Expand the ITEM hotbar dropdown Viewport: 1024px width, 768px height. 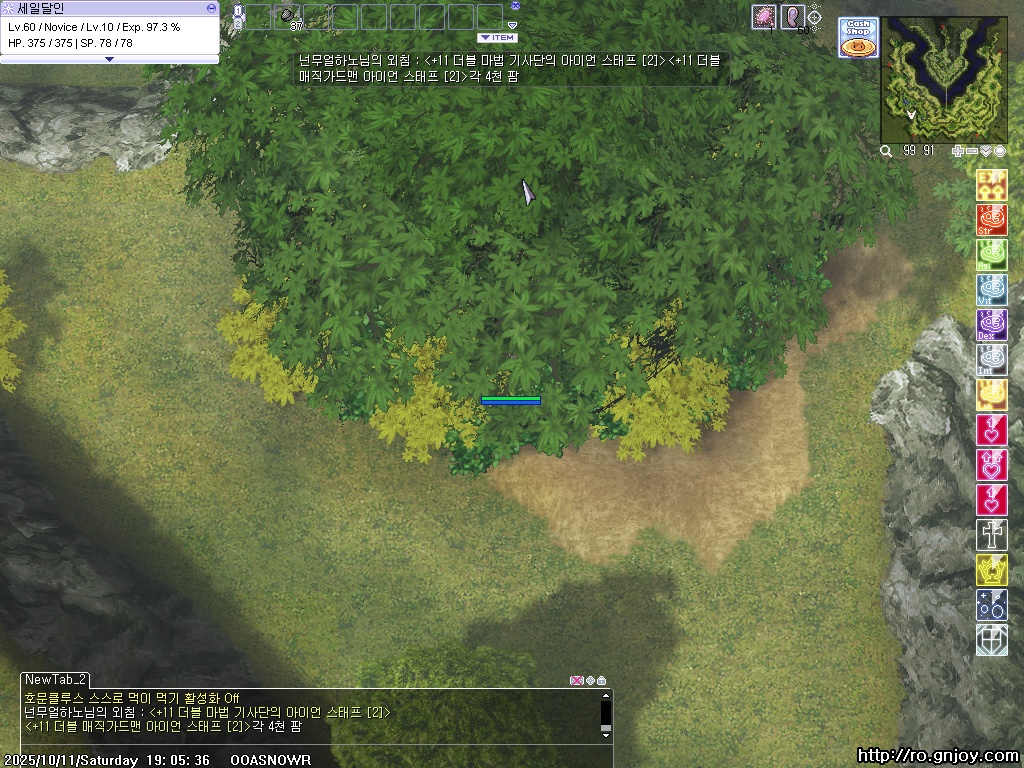click(497, 38)
